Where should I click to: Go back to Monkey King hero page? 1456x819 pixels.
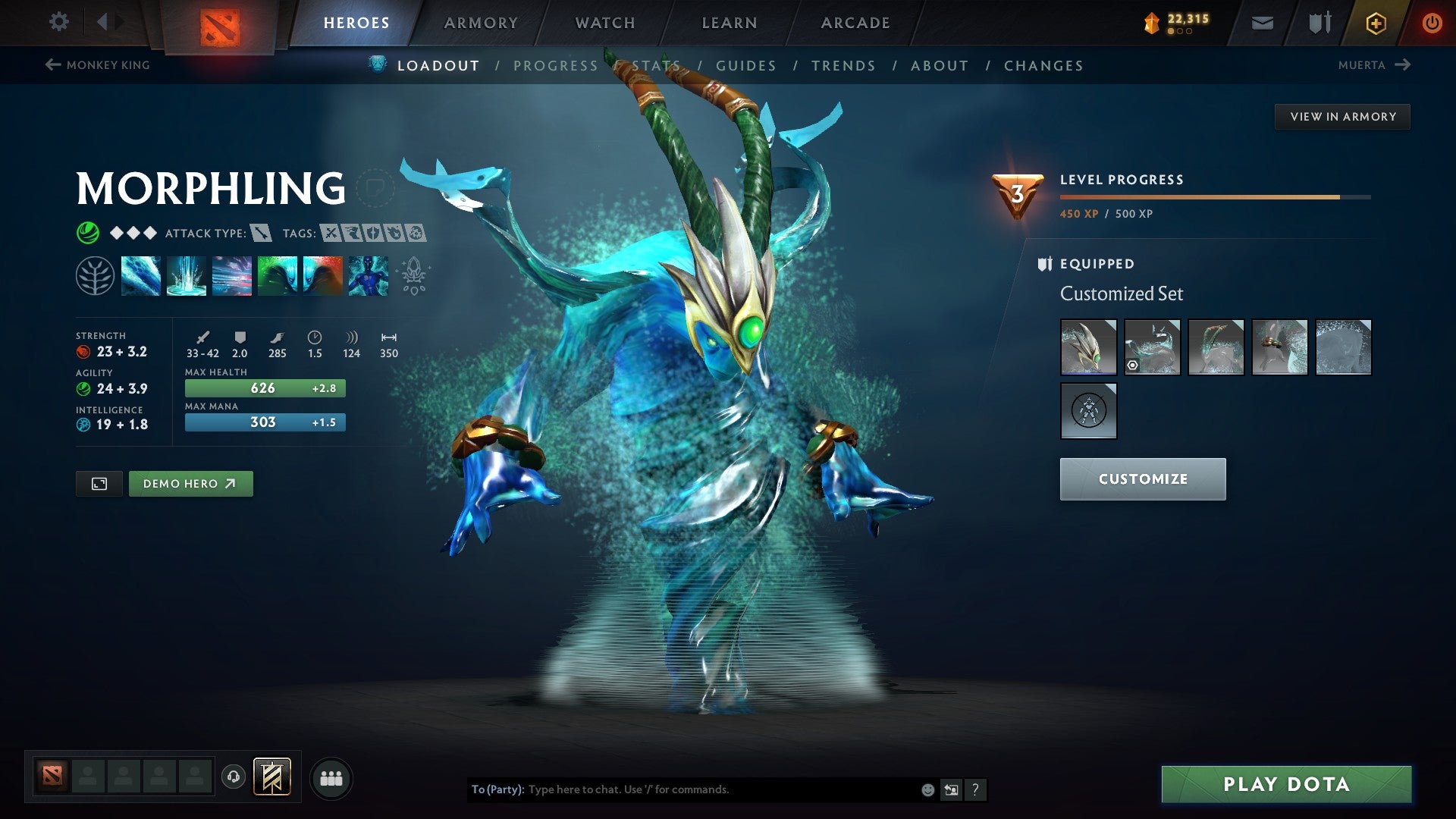click(99, 65)
